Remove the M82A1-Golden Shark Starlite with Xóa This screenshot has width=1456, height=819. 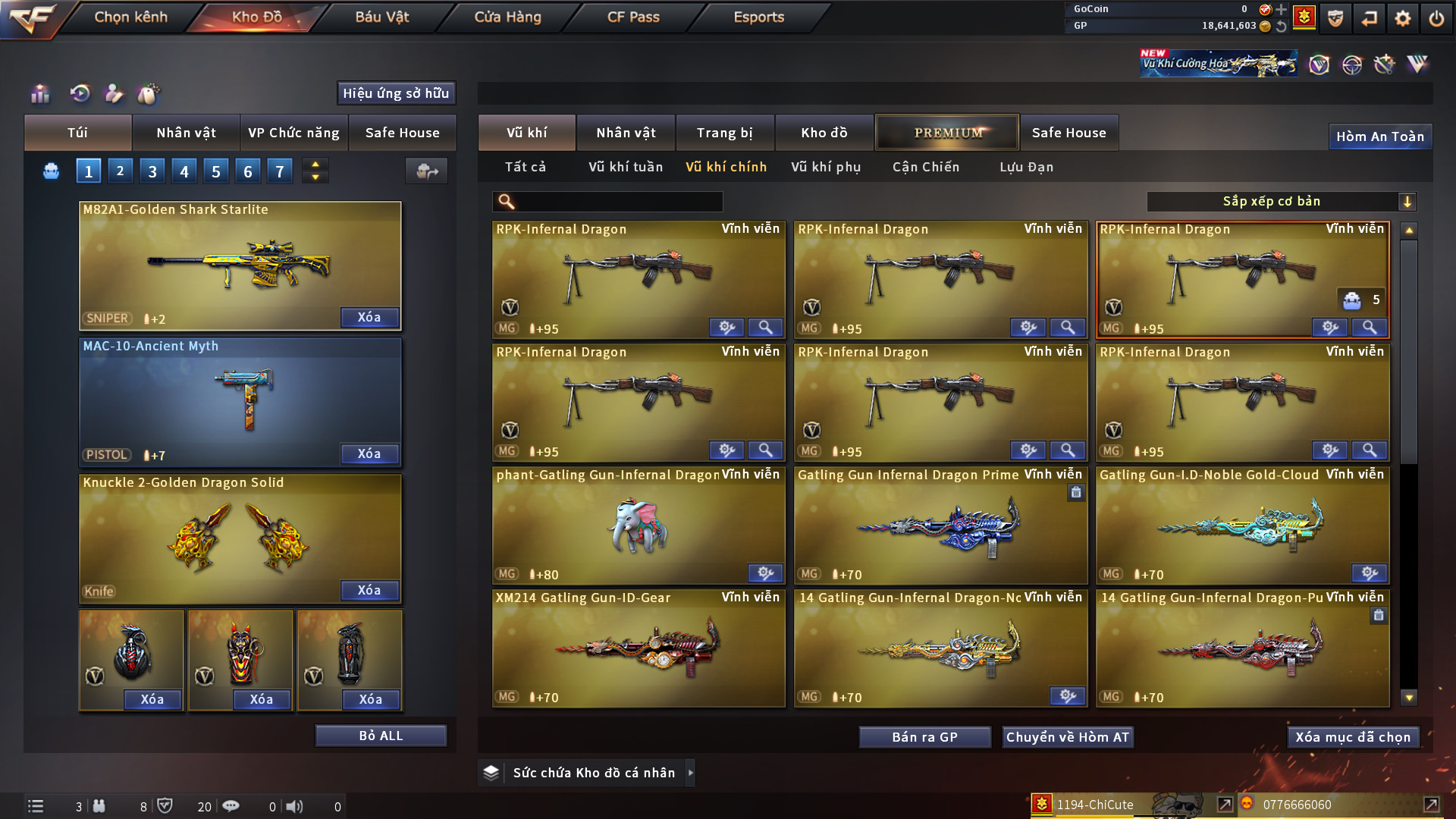tap(369, 318)
